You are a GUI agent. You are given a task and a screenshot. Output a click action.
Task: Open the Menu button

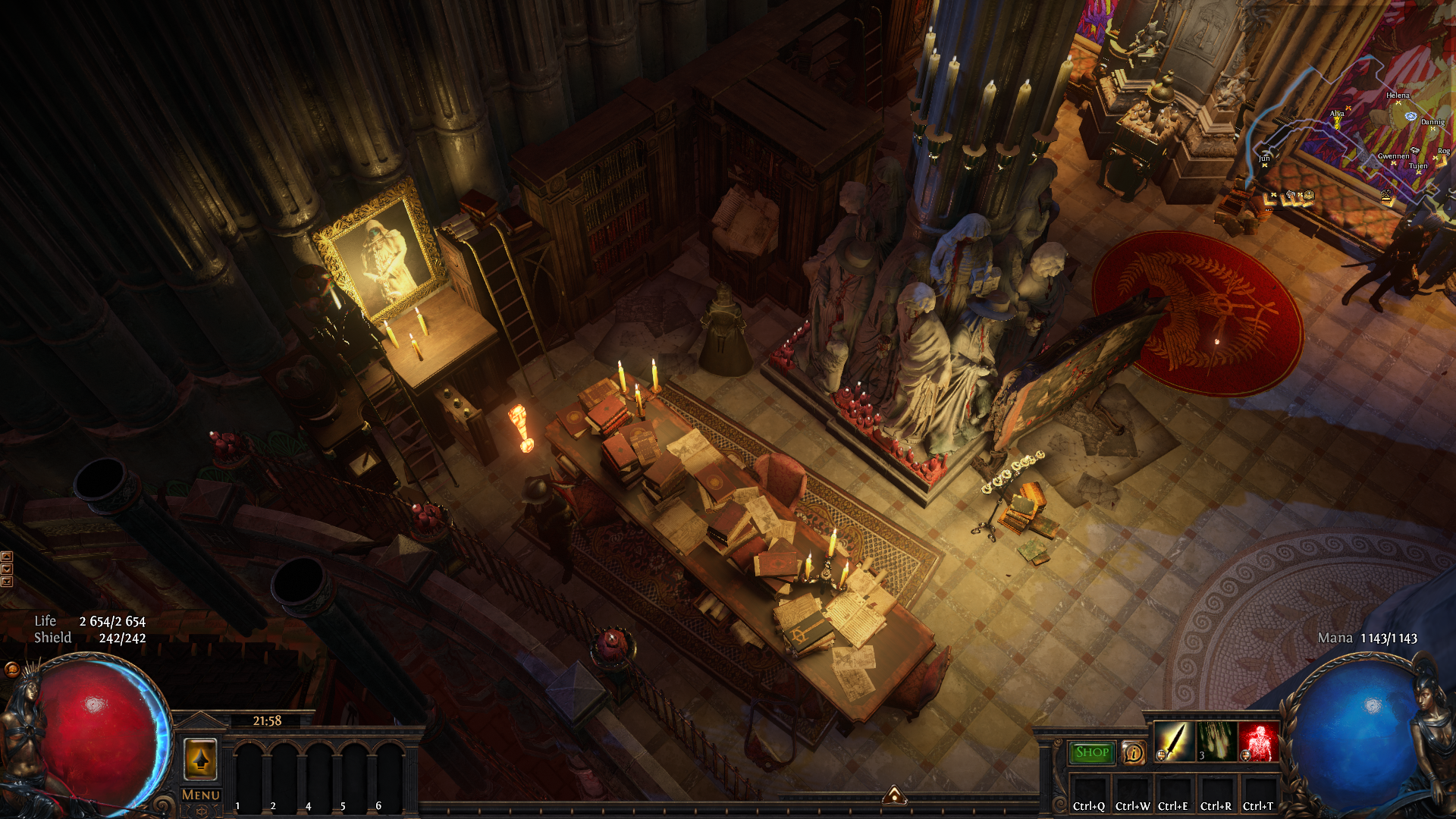click(x=201, y=795)
